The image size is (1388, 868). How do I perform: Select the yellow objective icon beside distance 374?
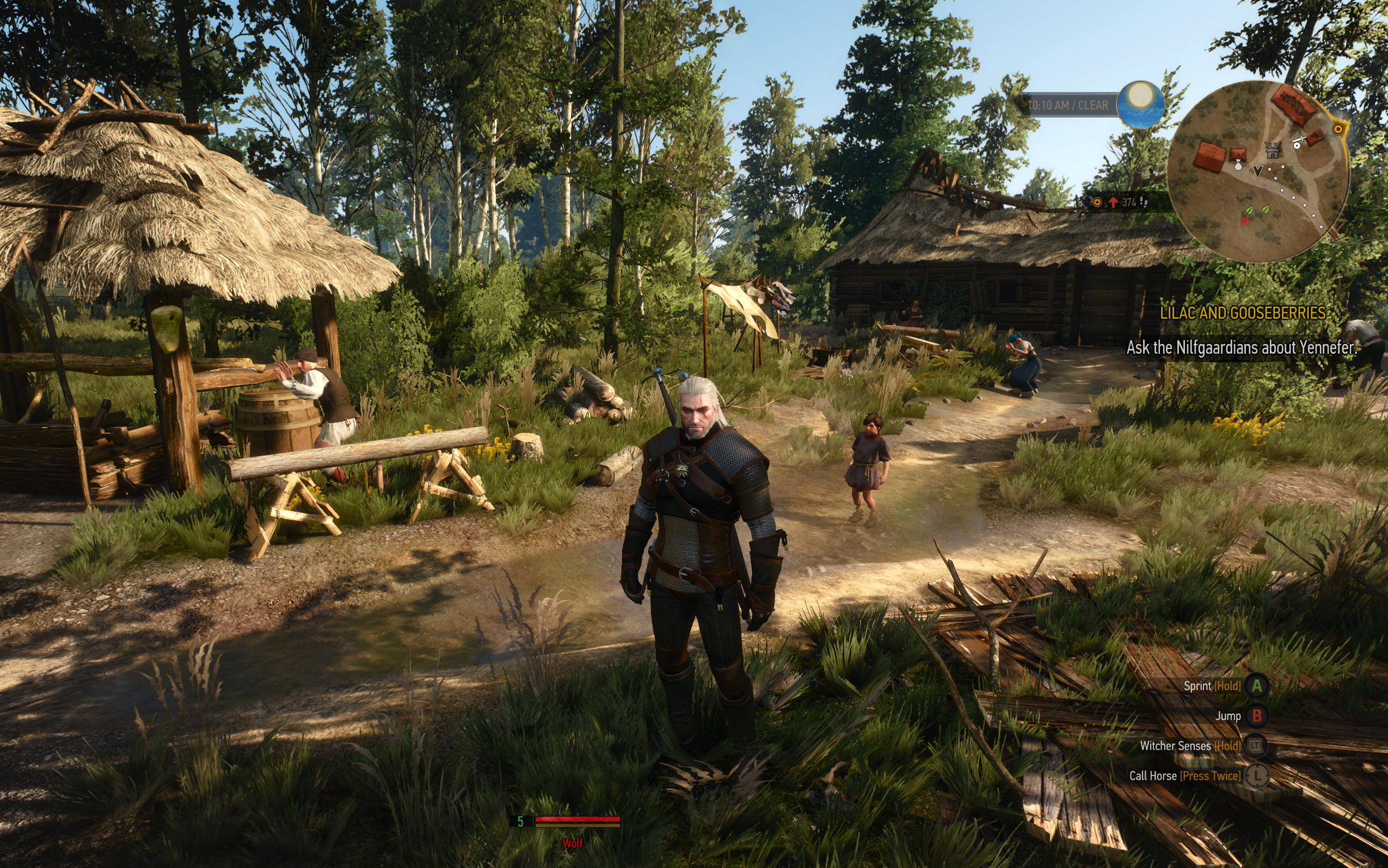[1097, 202]
